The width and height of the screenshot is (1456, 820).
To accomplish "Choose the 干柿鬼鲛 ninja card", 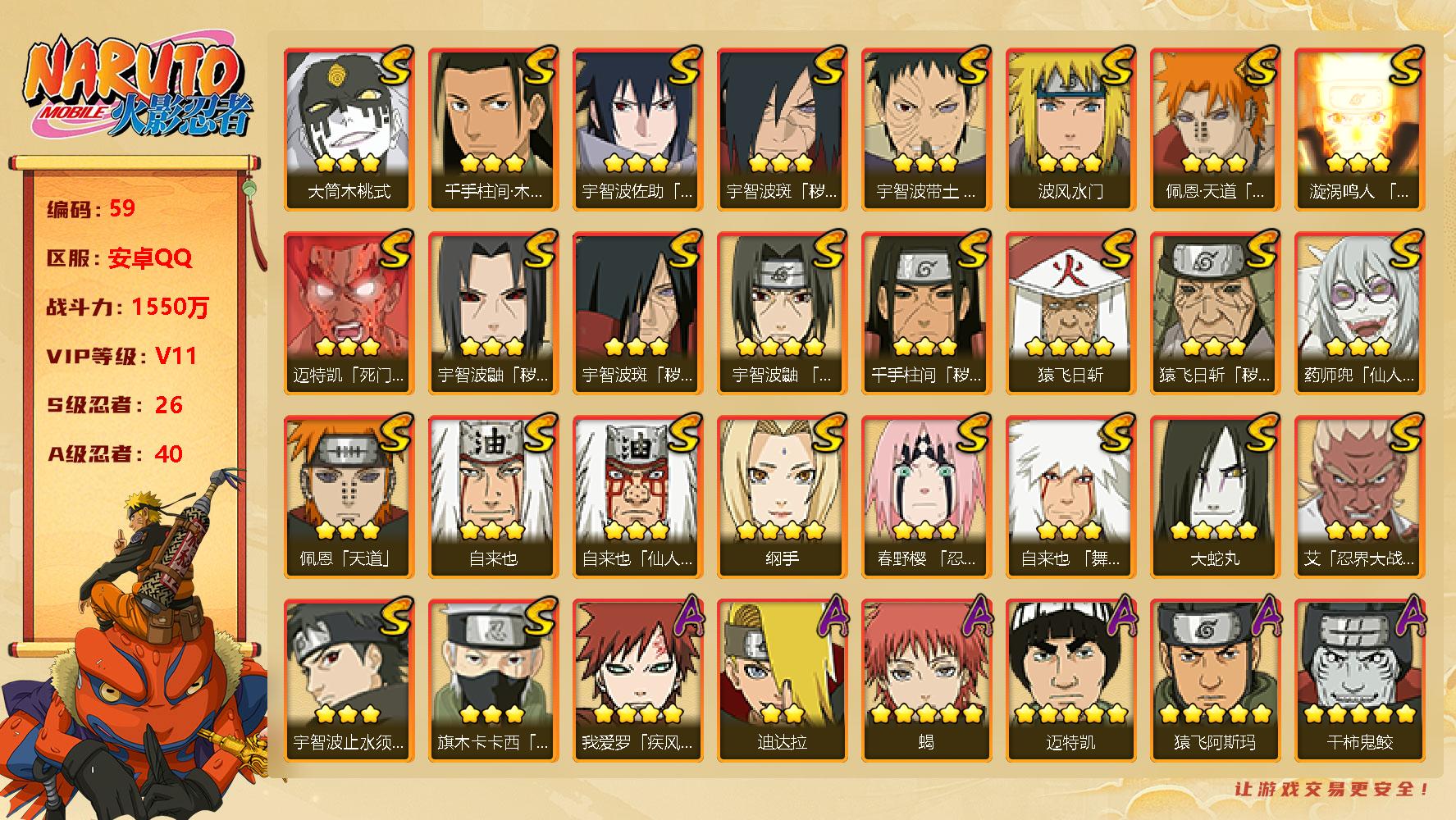I will click(x=1359, y=680).
